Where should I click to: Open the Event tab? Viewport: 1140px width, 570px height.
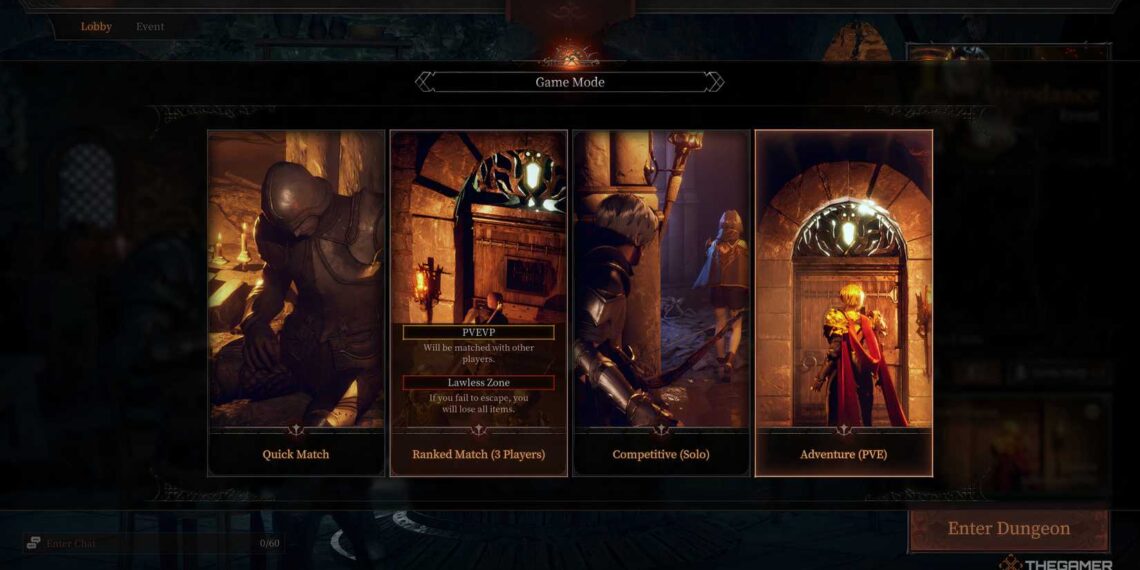(150, 27)
